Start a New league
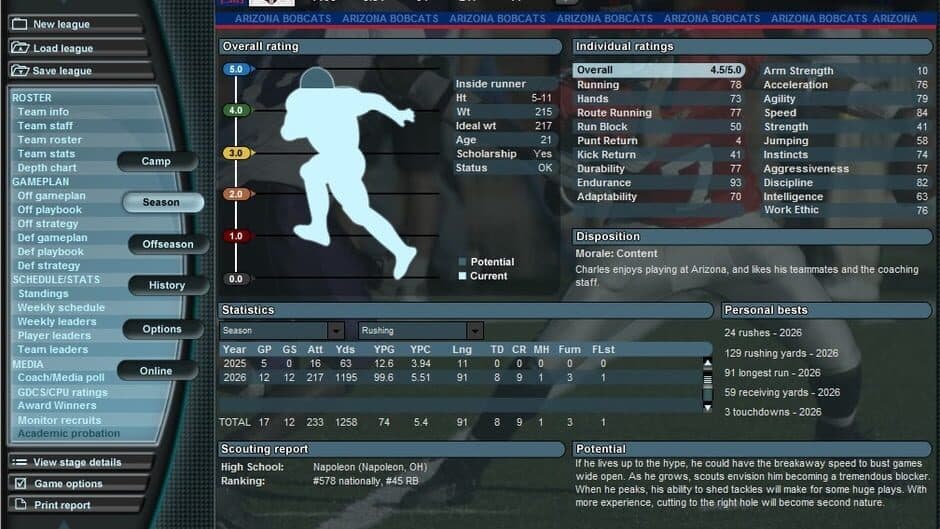Viewport: 940px width, 529px height. tap(62, 24)
